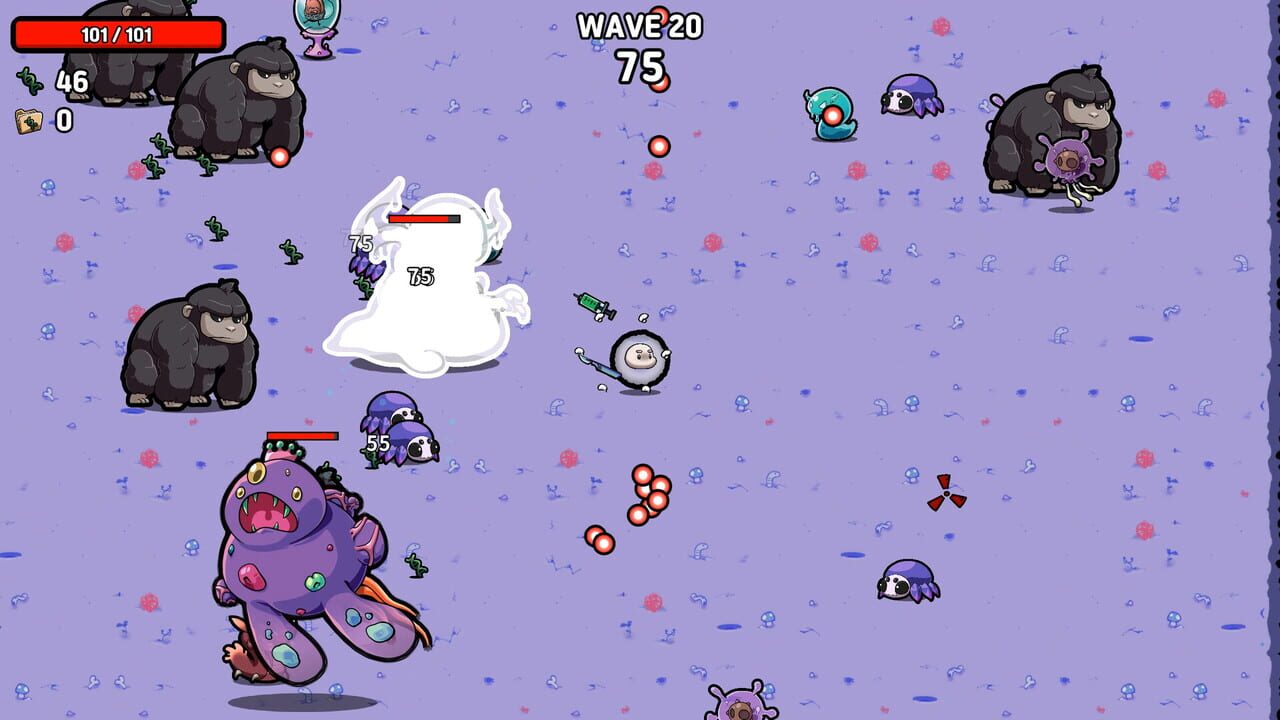The width and height of the screenshot is (1280, 720).
Task: Click the floating syringe weapon
Action: (593, 303)
